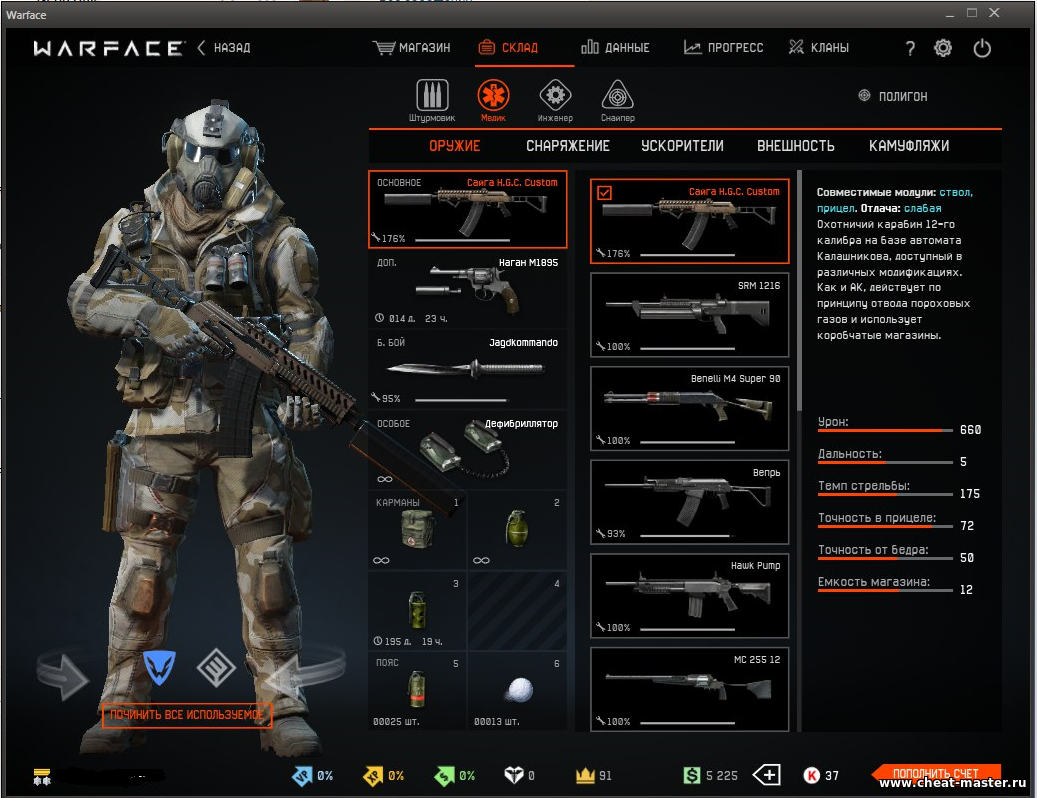Open the Ускорители tab
Image resolution: width=1037 pixels, height=798 pixels.
pos(682,146)
